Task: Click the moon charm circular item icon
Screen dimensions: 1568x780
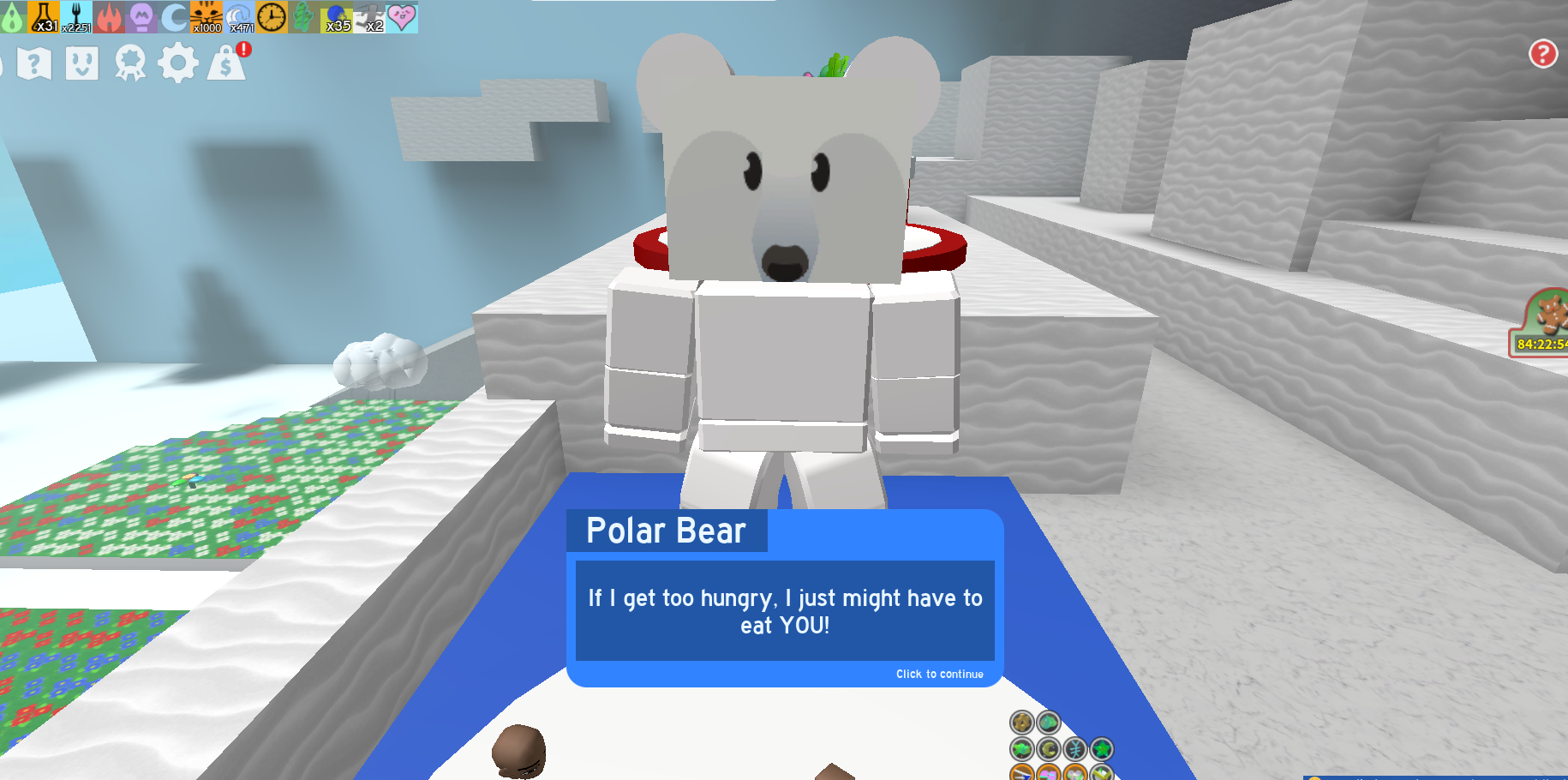Action: tap(1048, 749)
